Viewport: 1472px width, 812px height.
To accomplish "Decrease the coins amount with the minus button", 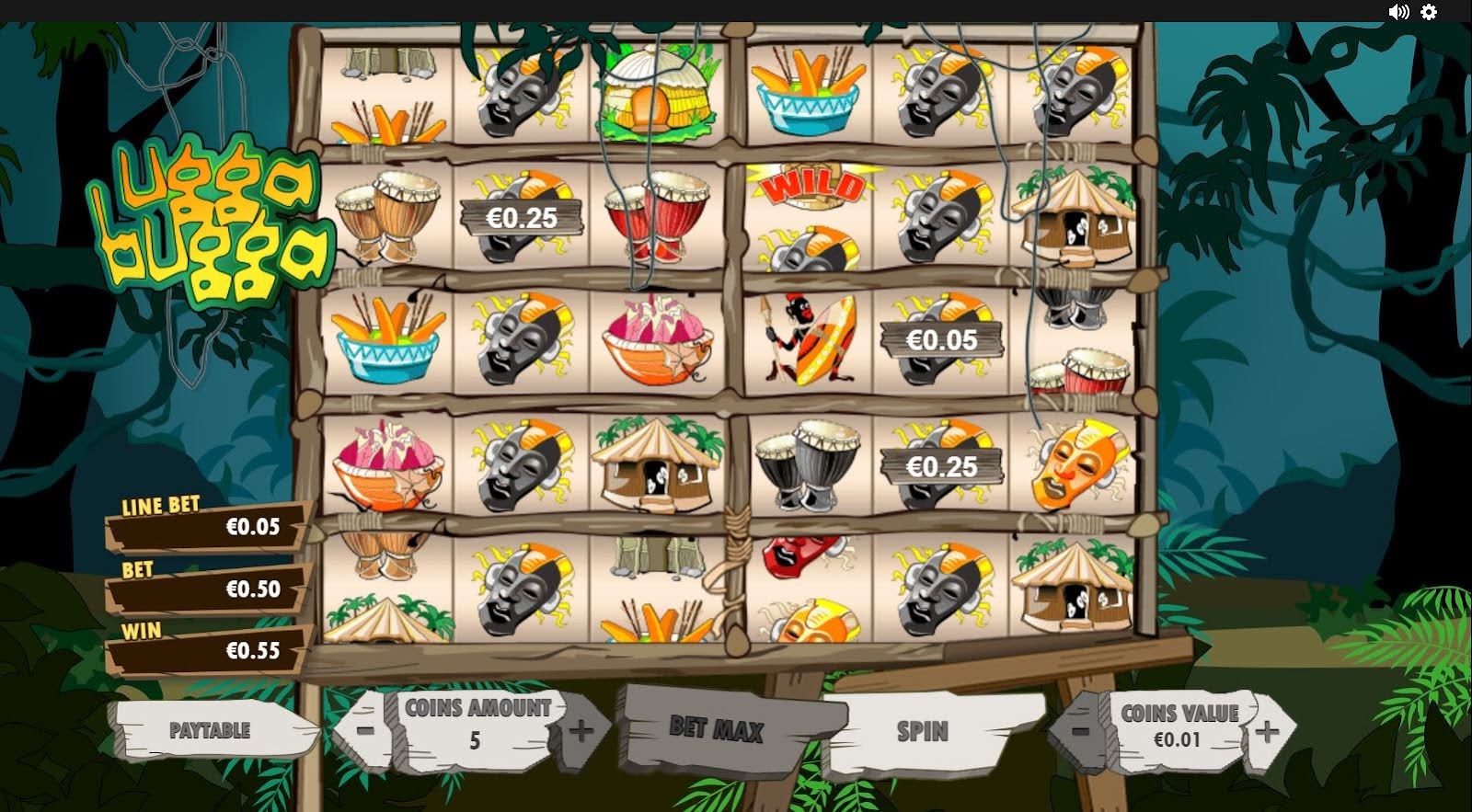I will pyautogui.click(x=366, y=731).
